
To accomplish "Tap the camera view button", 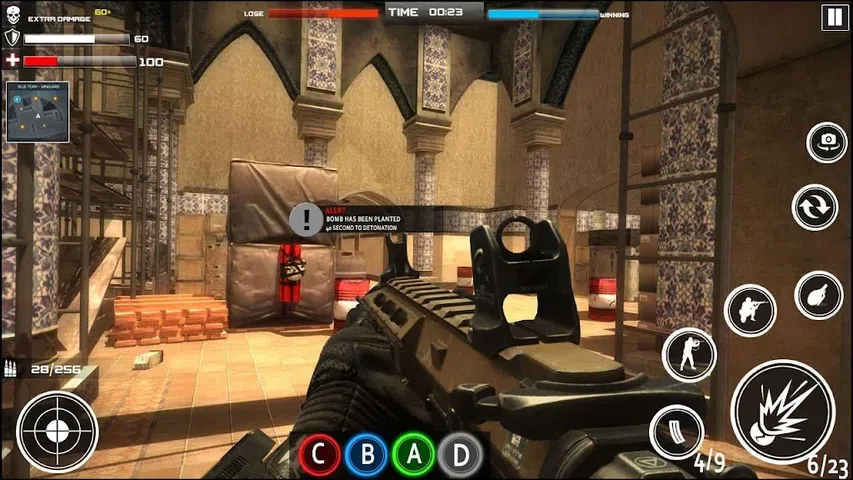I will click(826, 142).
